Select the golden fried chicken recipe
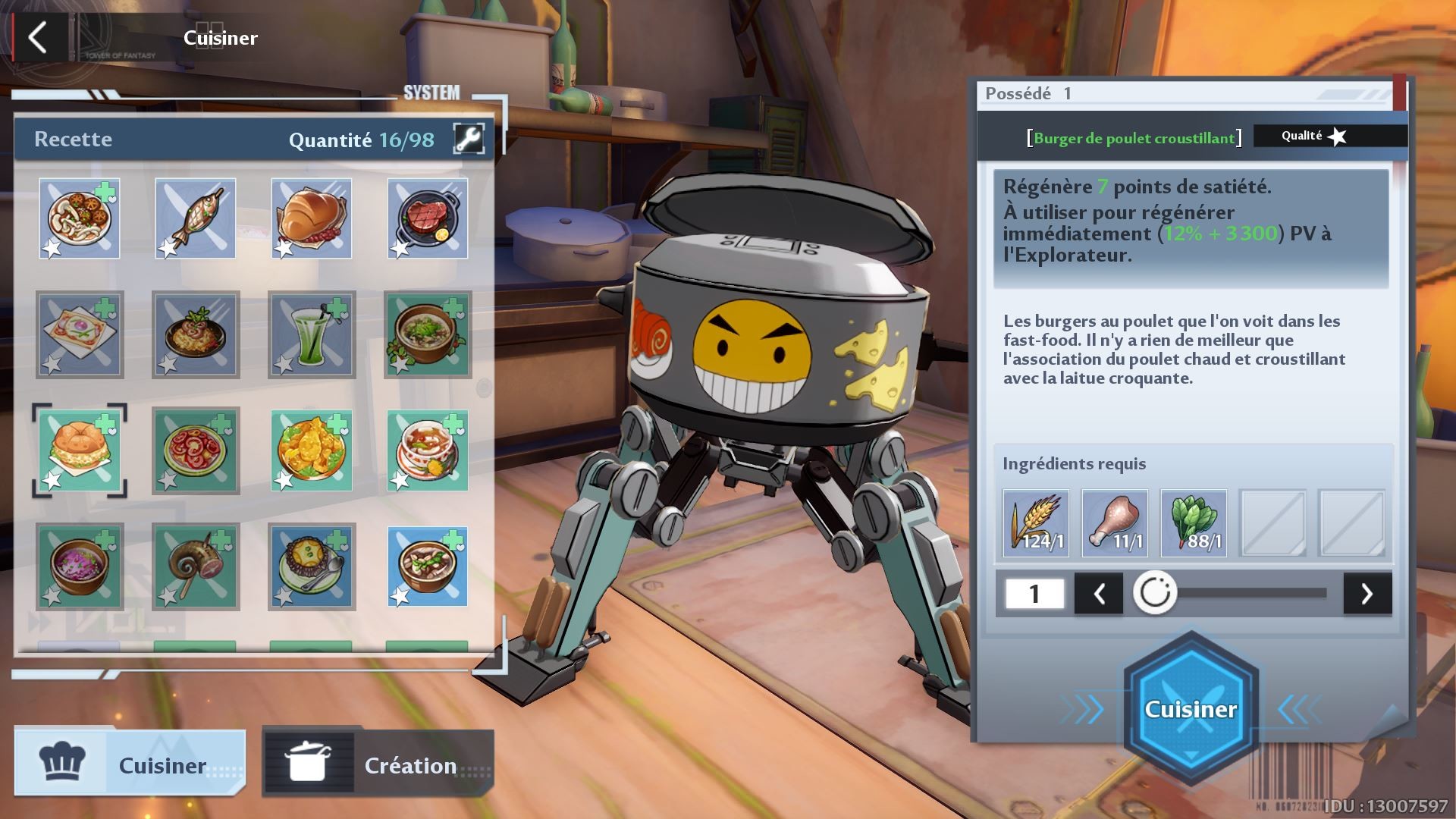The image size is (1456, 819). click(x=312, y=450)
